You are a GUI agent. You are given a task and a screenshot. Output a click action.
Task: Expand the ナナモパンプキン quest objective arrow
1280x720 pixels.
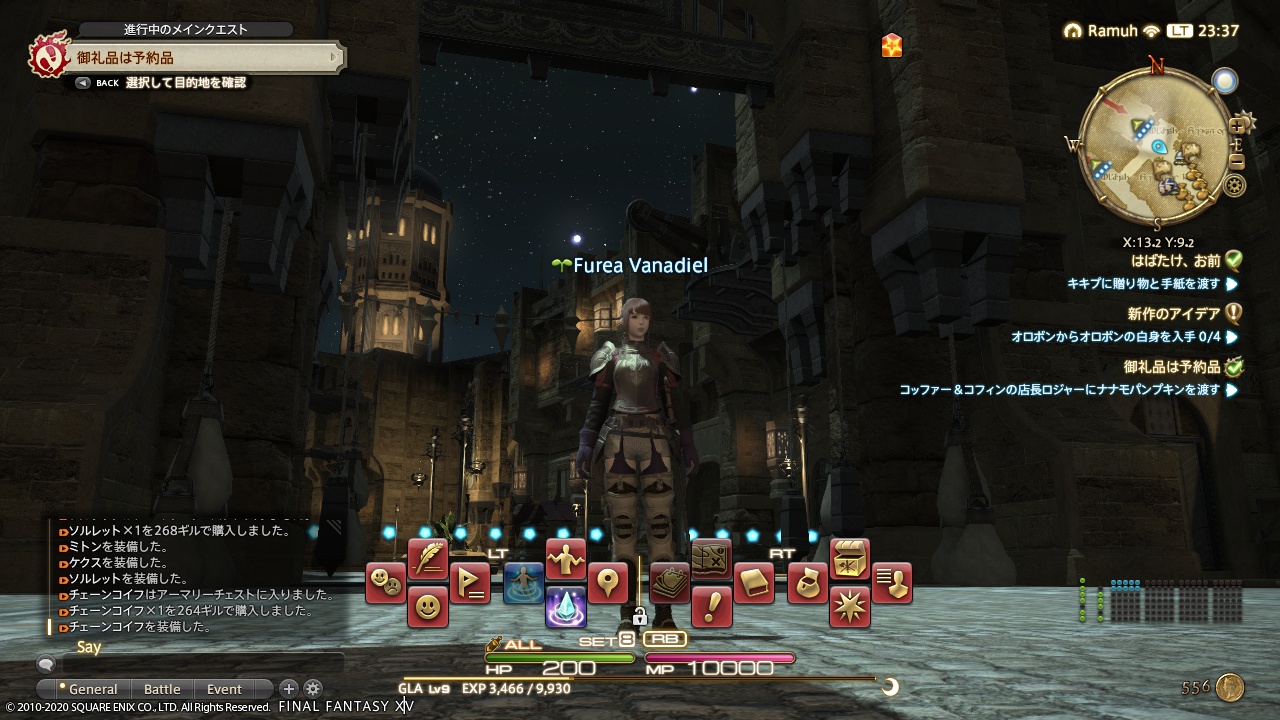1232,392
